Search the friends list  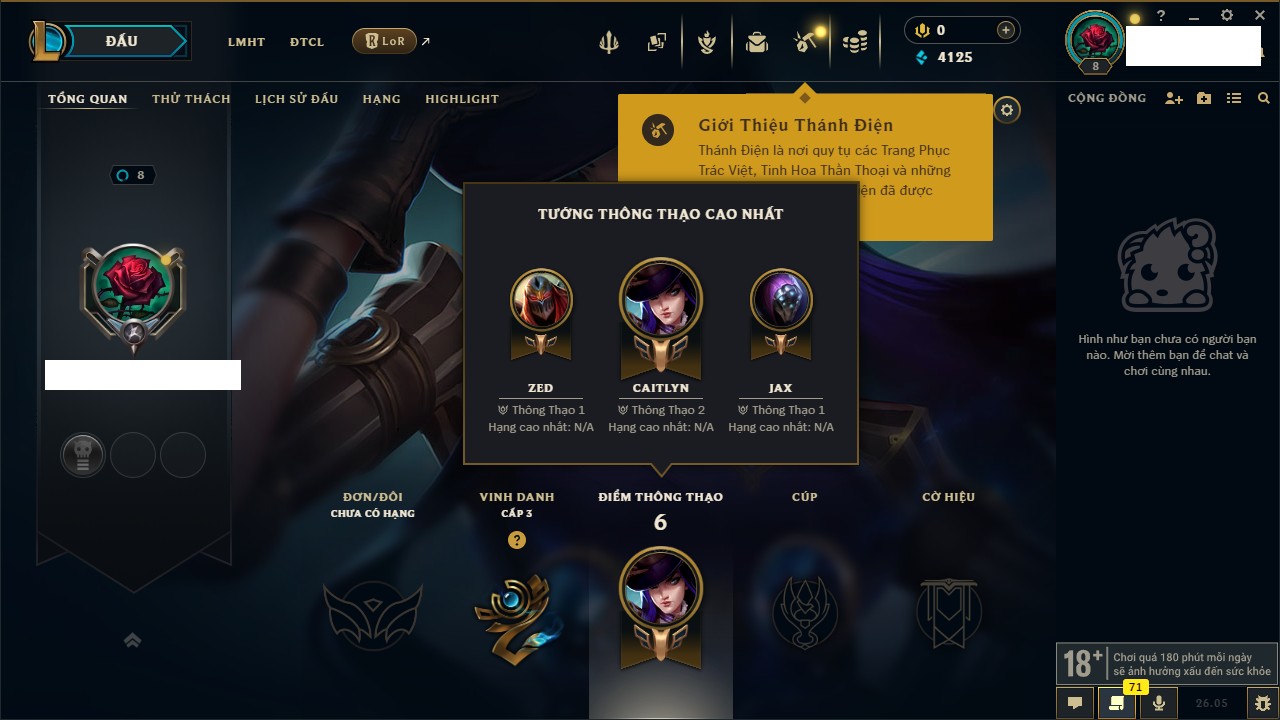[1264, 98]
